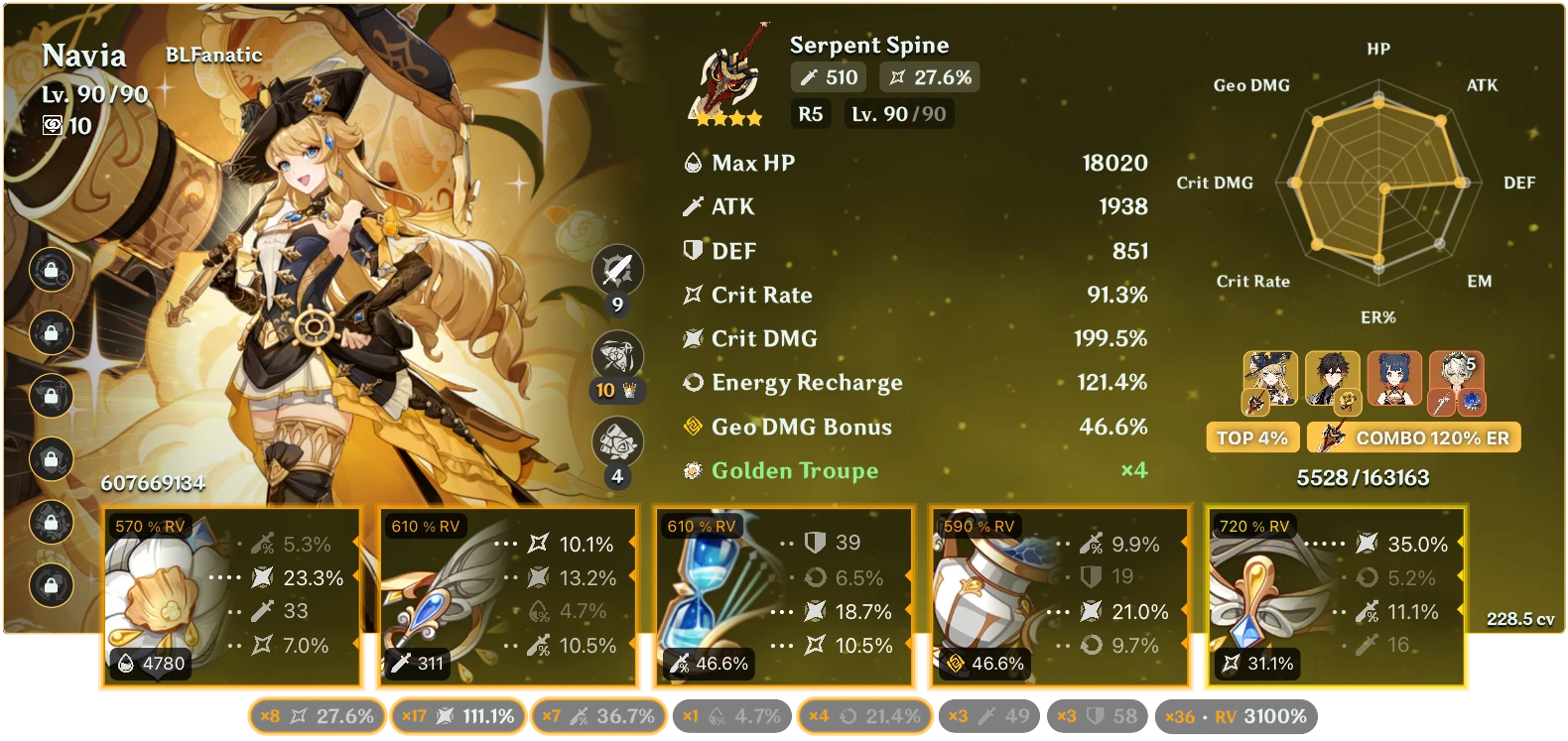
Task: Select Navia's Normal Attack talent showing level 9
Action: 617,271
